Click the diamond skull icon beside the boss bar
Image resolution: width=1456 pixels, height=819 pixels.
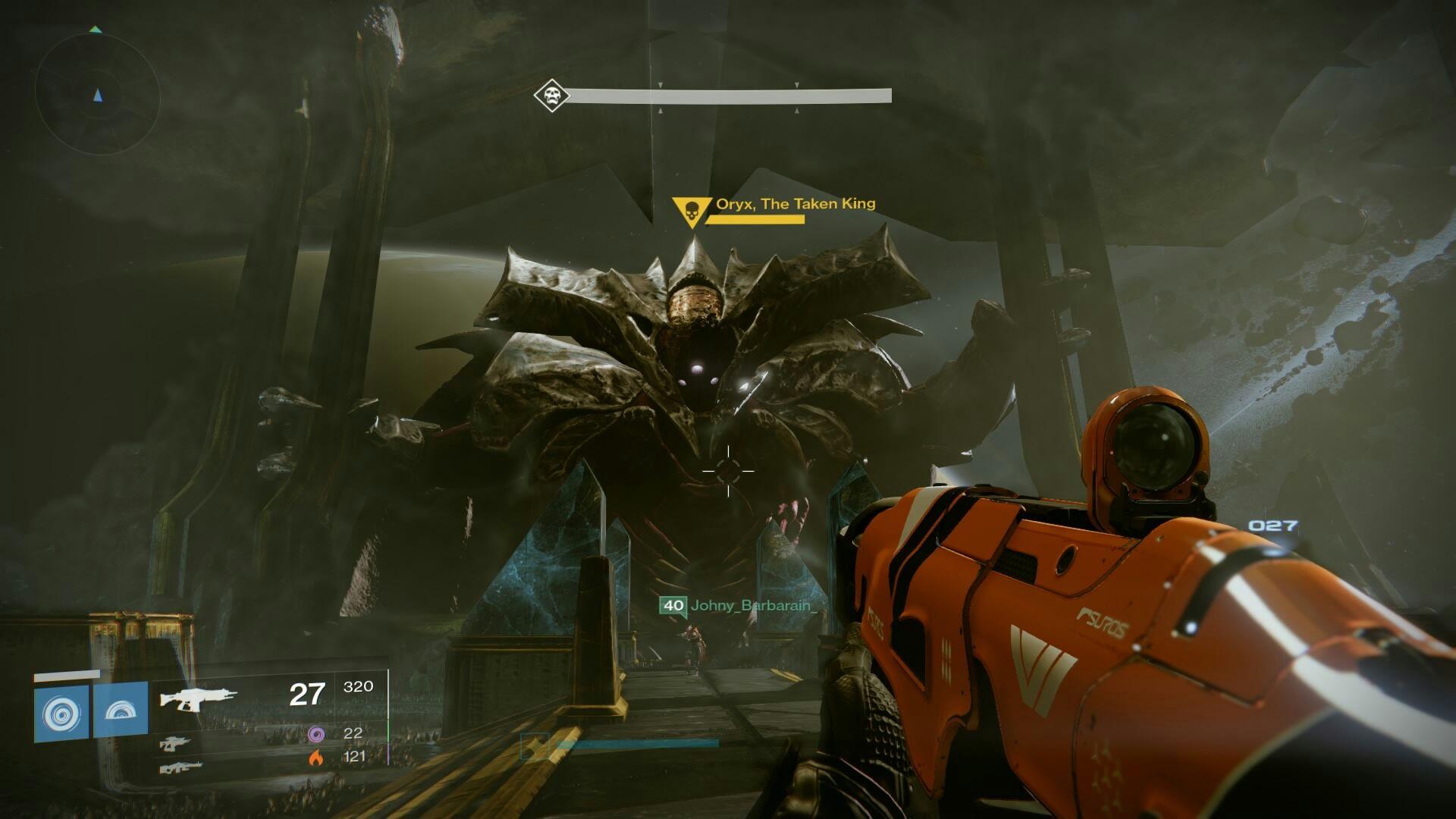coord(551,94)
